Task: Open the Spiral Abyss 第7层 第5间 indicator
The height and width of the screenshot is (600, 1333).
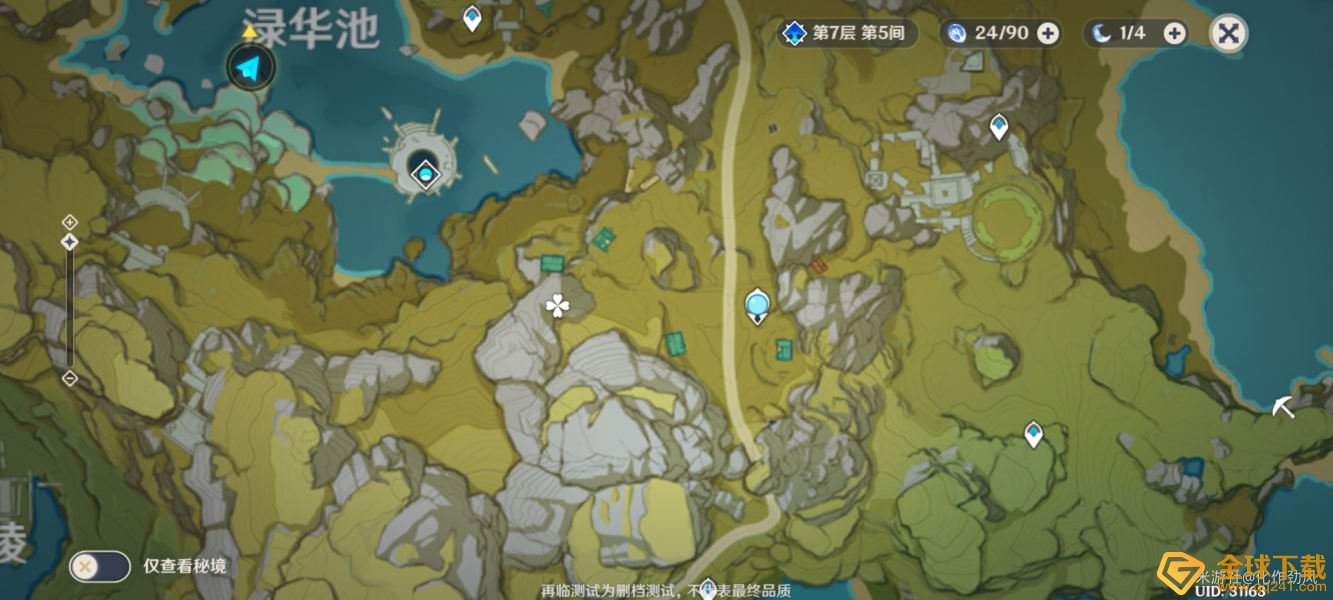Action: tap(847, 33)
